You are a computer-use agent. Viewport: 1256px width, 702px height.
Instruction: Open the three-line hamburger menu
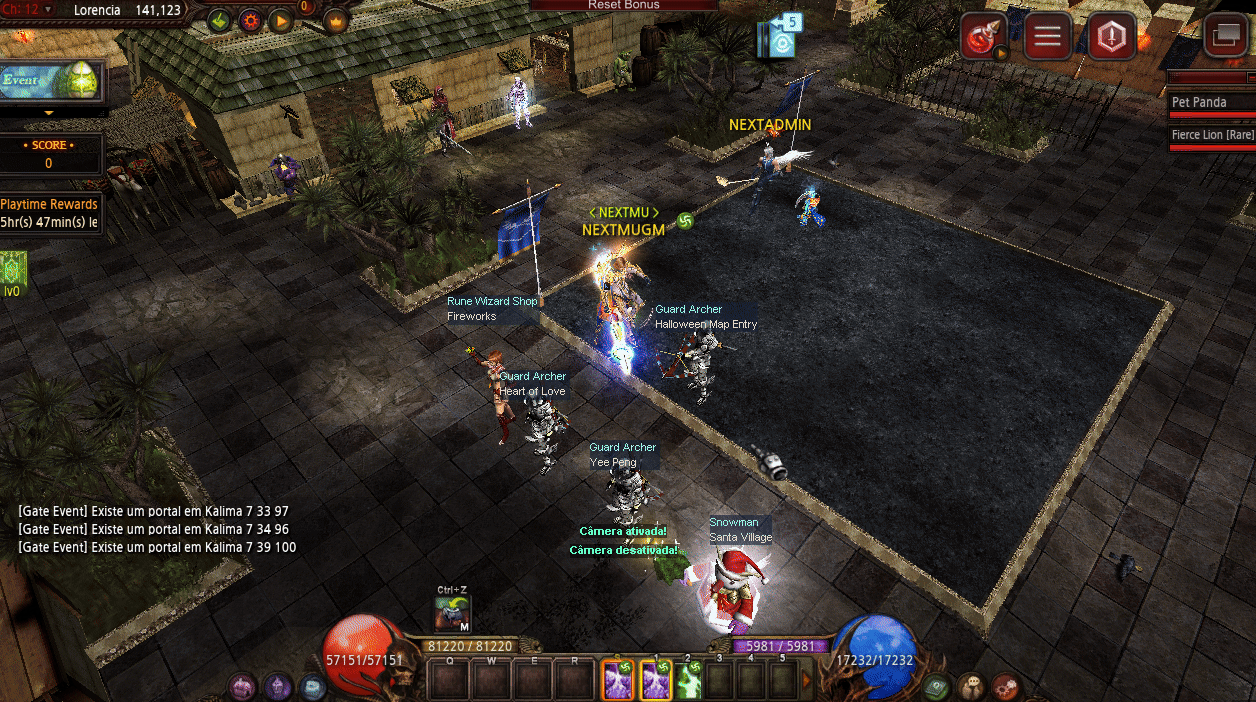(1047, 38)
